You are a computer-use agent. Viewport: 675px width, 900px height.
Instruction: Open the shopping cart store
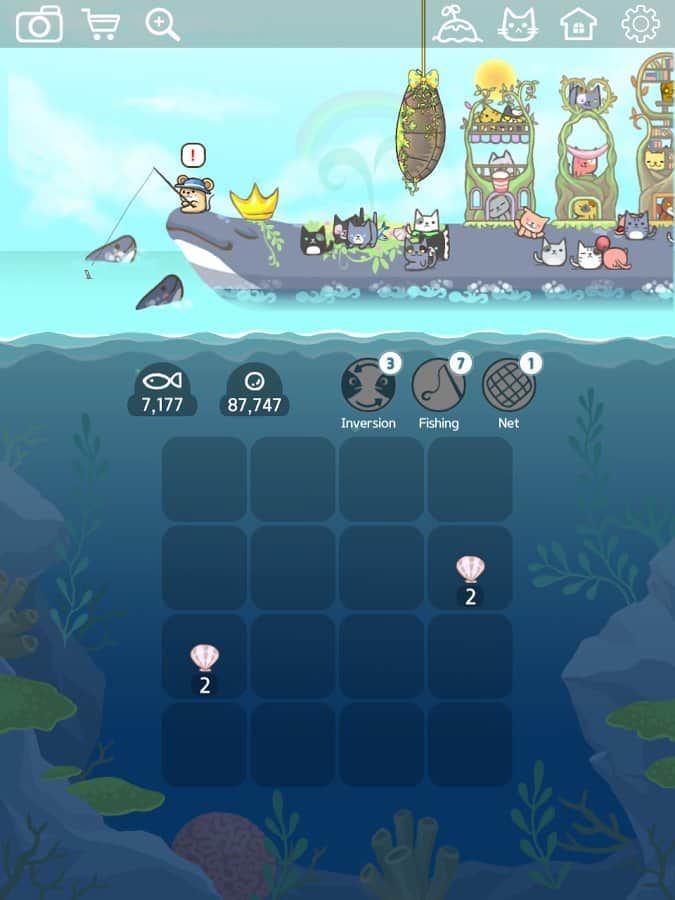[101, 24]
